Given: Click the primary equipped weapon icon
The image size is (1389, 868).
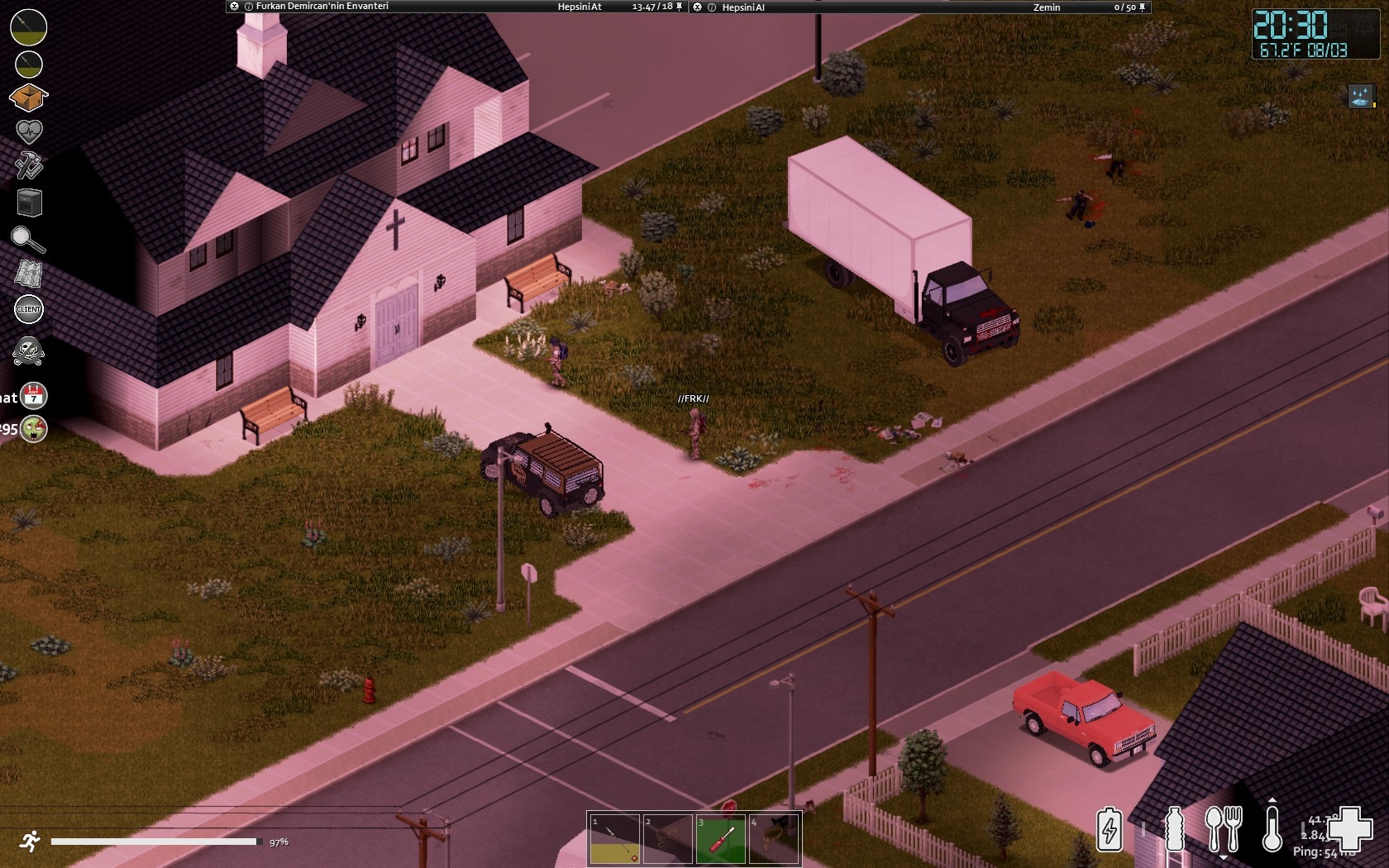Looking at the screenshot, I should click(28, 26).
